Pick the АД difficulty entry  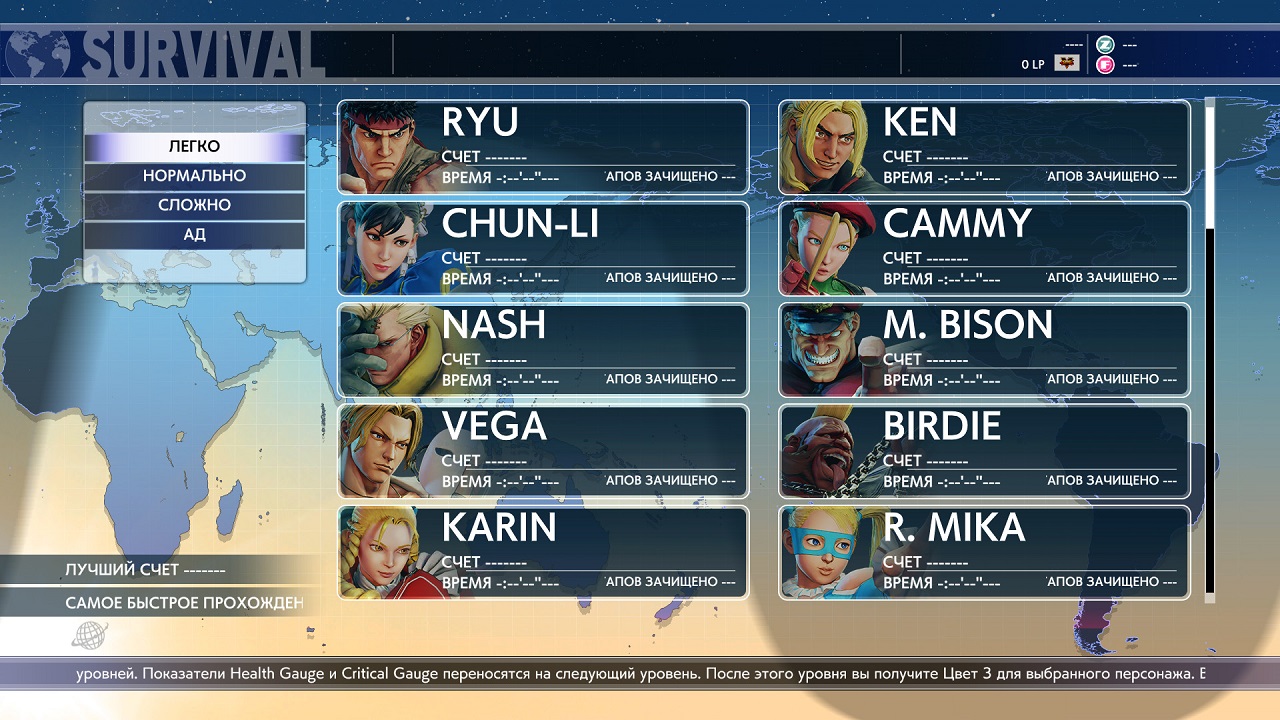(x=194, y=235)
